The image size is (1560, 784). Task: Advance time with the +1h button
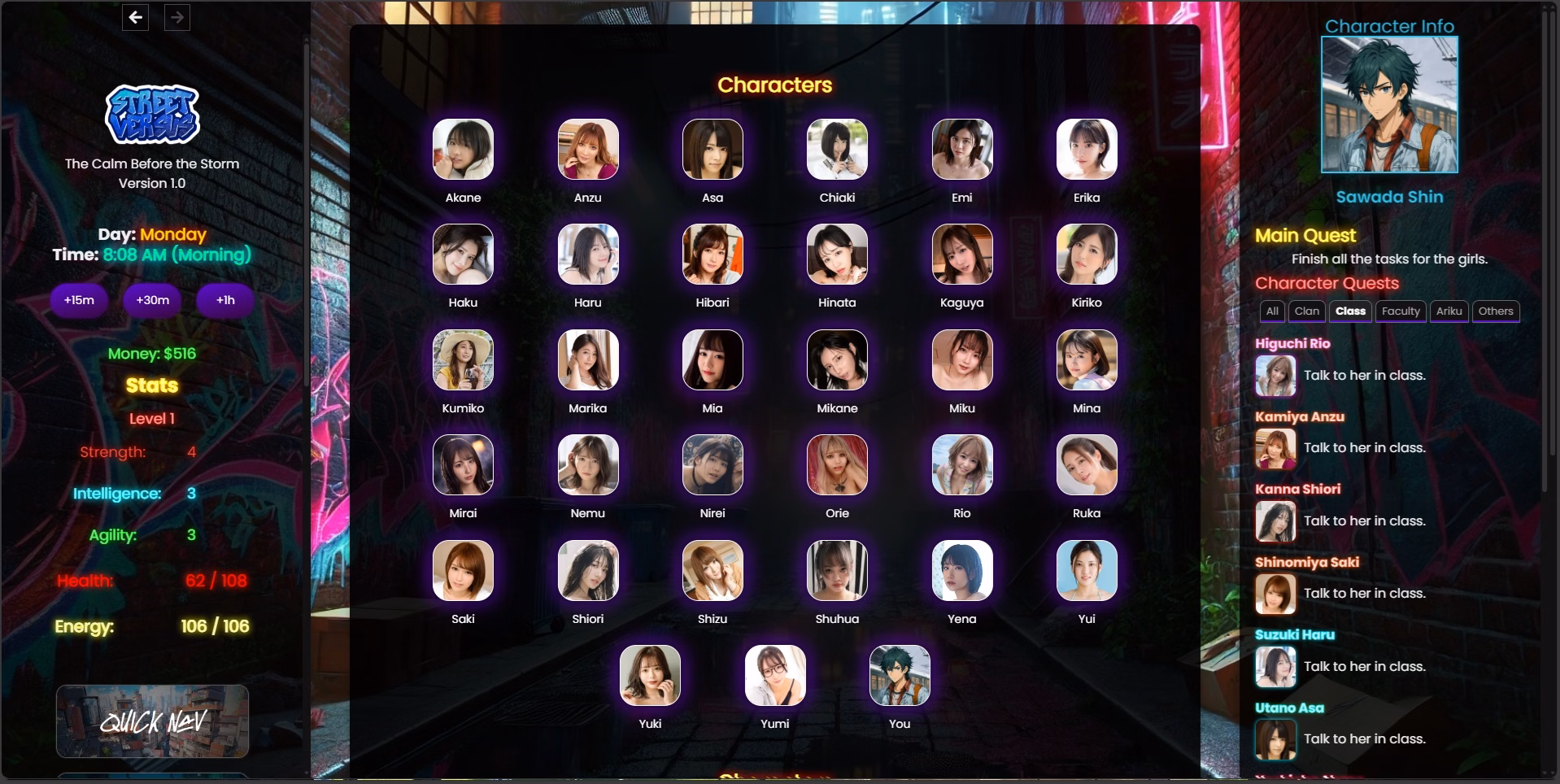225,300
